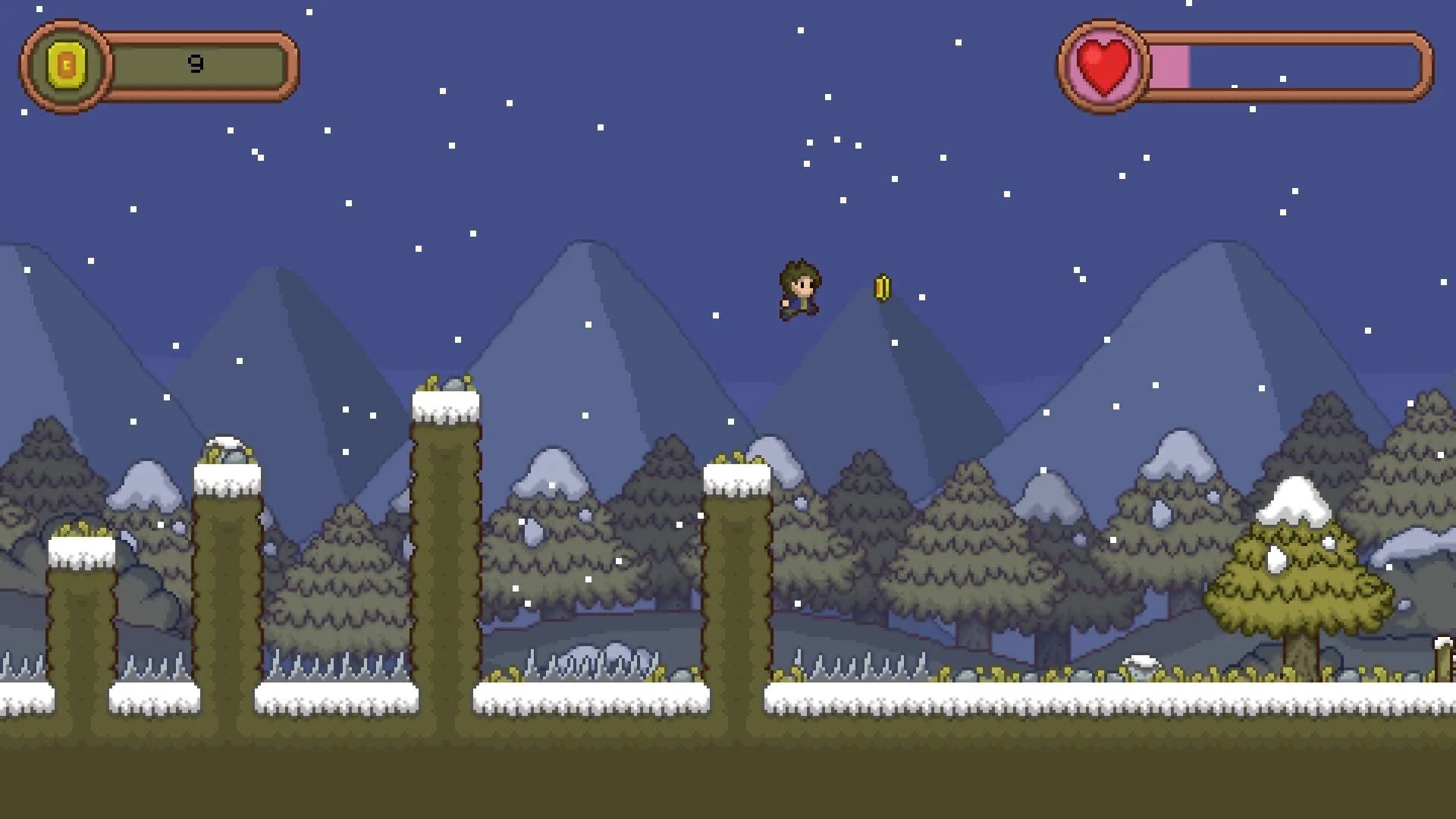This screenshot has height=819, width=1456.
Task: Click the coin count number 9
Action: (x=196, y=64)
